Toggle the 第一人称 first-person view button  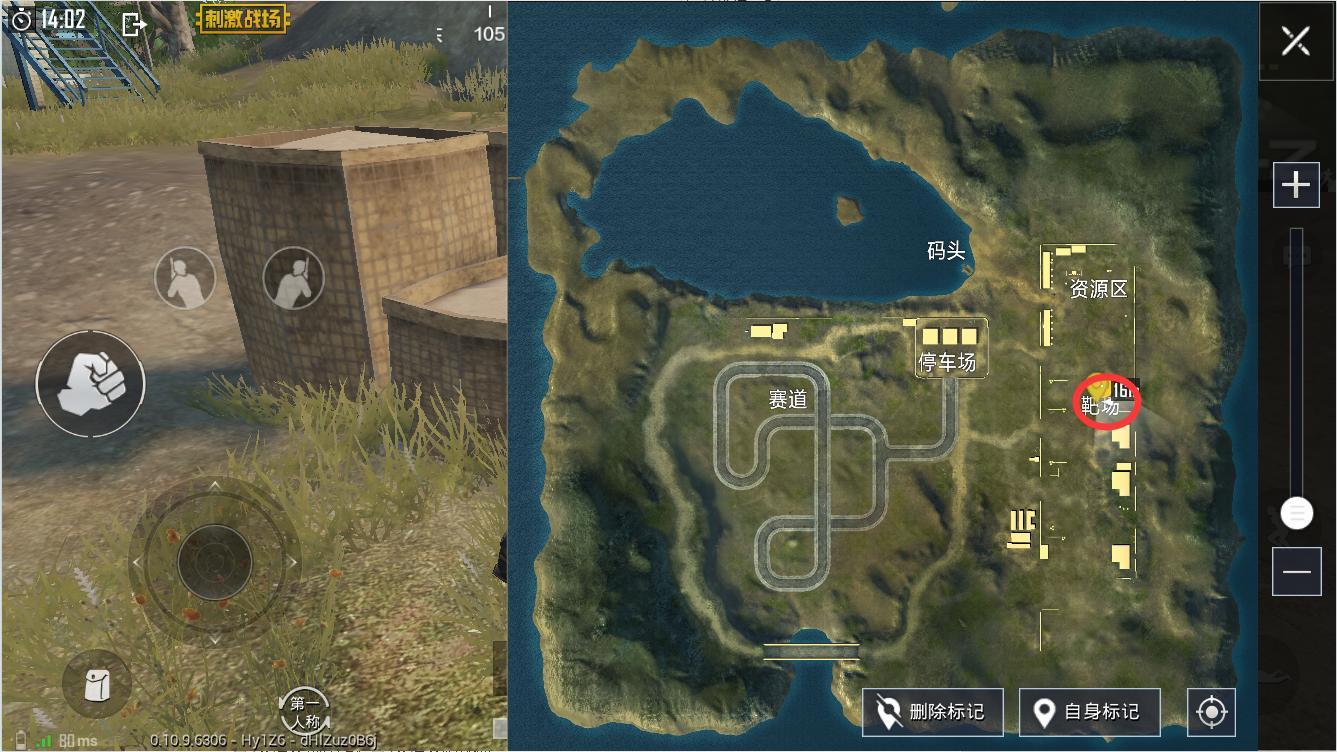click(305, 711)
